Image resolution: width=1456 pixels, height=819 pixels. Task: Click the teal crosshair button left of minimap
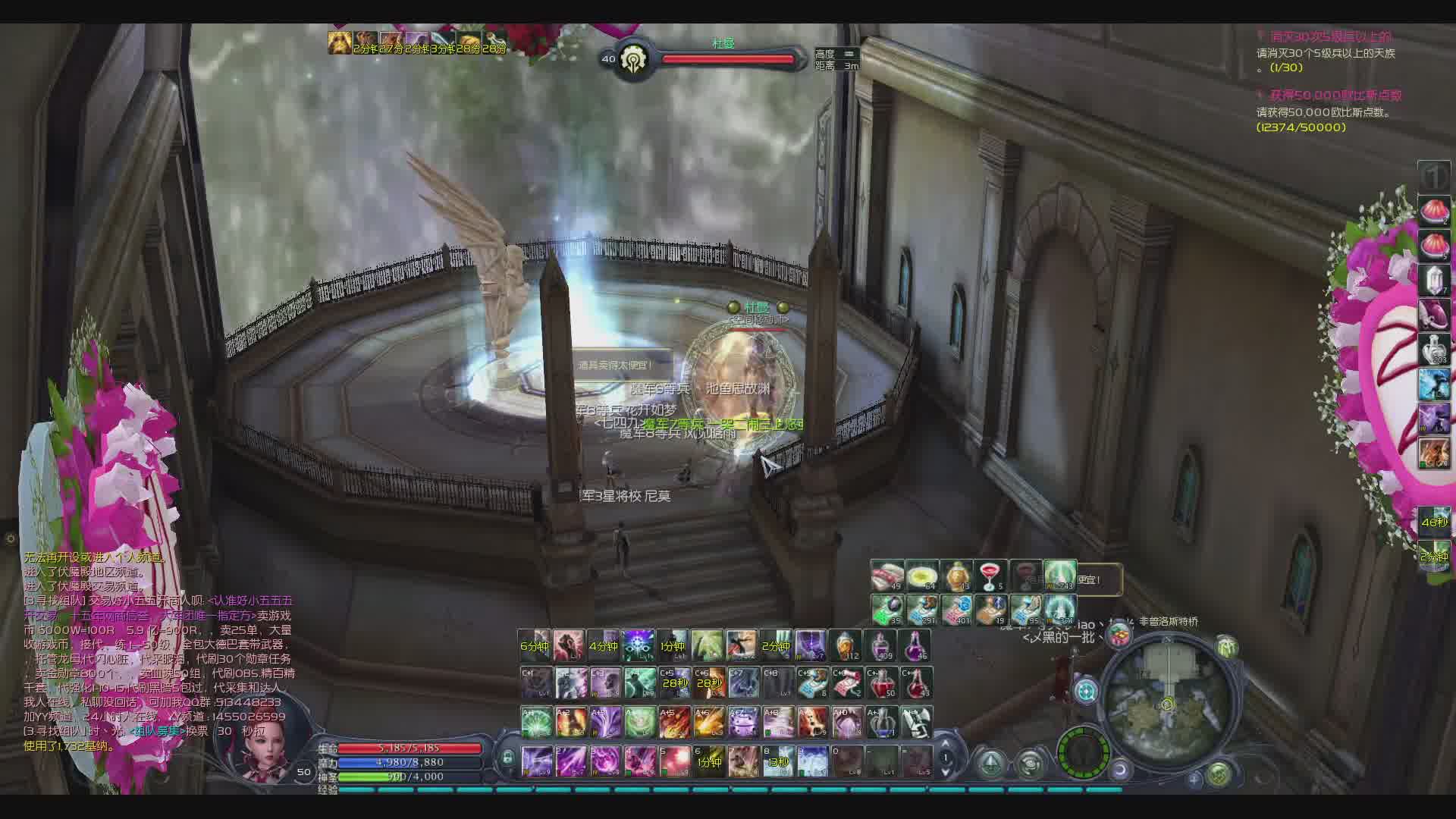[x=1086, y=691]
